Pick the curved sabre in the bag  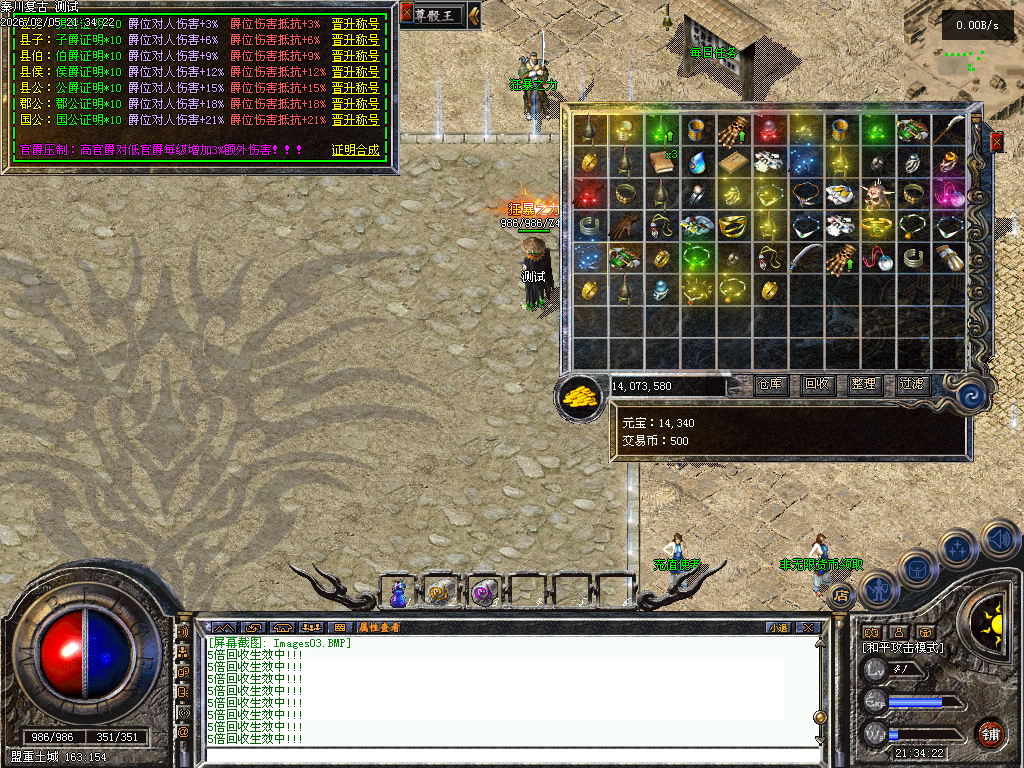(805, 258)
